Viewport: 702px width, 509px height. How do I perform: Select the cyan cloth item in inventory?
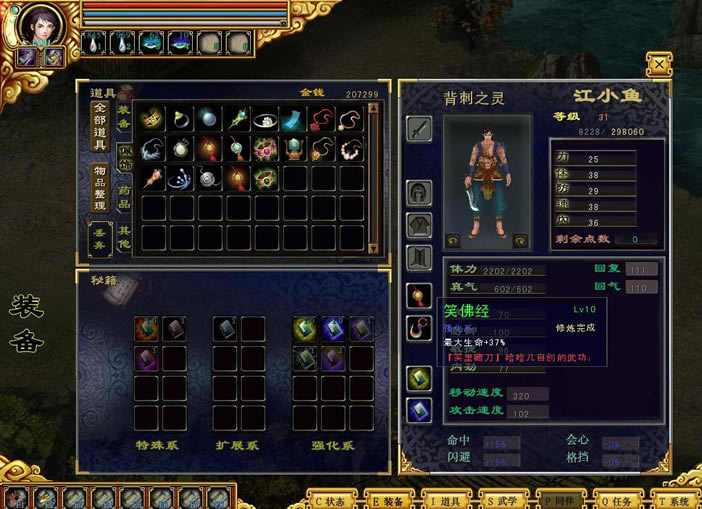(x=292, y=119)
